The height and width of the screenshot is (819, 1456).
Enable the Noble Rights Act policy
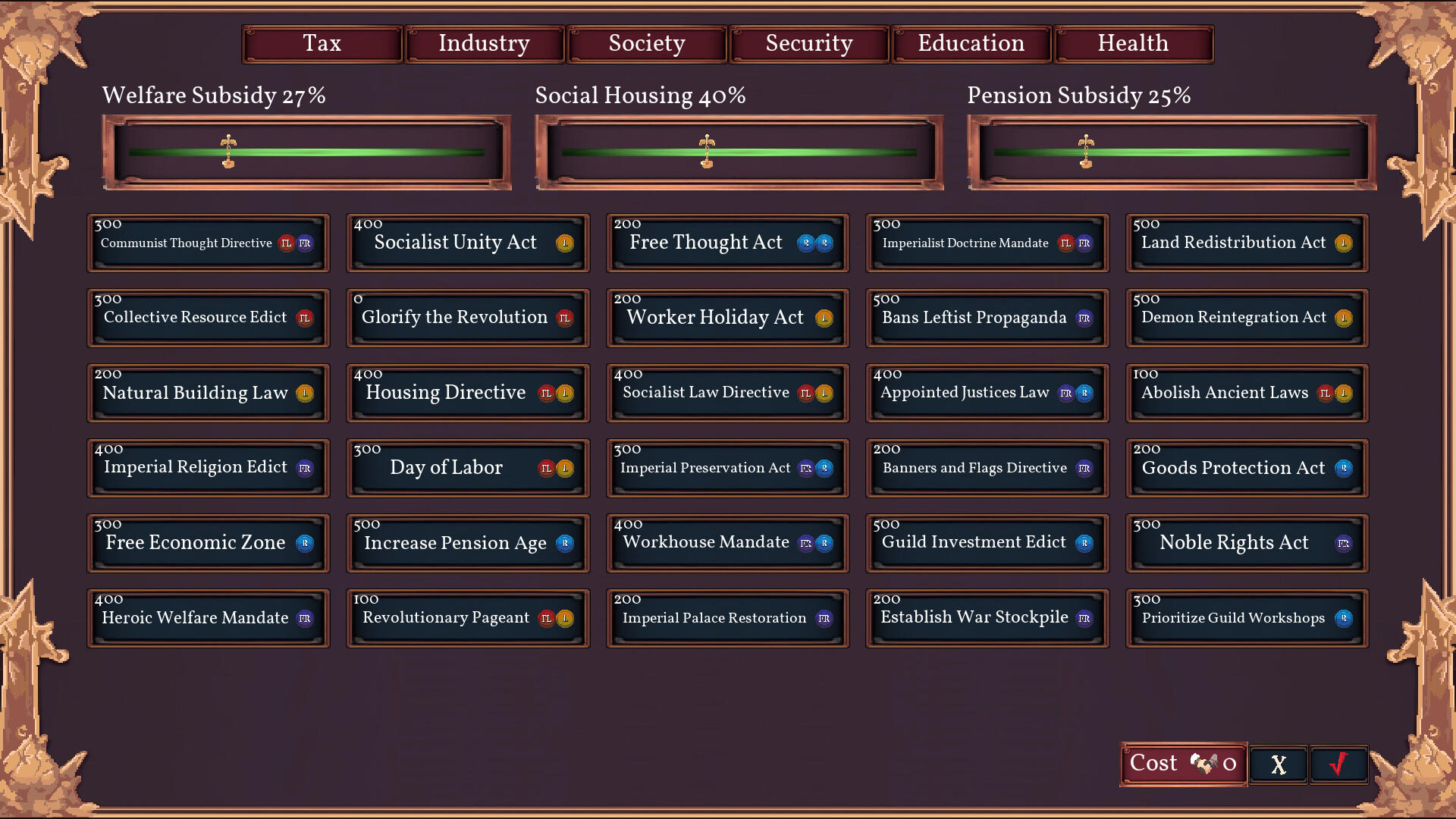tap(1246, 542)
